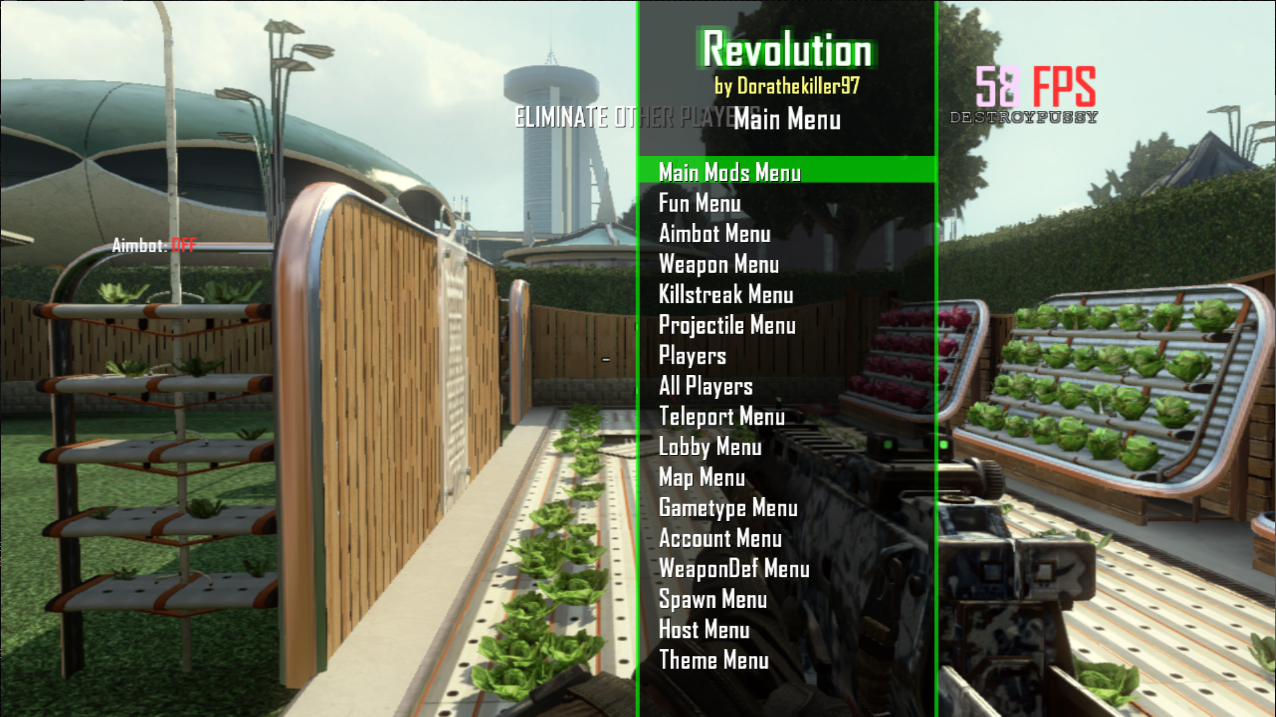Select the Projectile Menu entry
The width and height of the screenshot is (1276, 717).
(727, 325)
